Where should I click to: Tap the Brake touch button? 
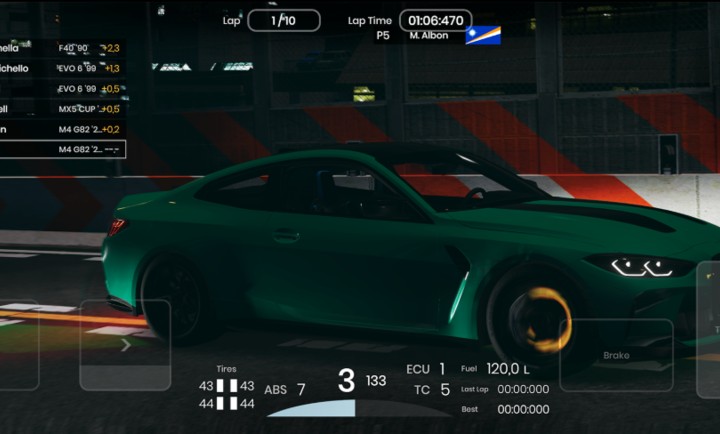[x=616, y=355]
